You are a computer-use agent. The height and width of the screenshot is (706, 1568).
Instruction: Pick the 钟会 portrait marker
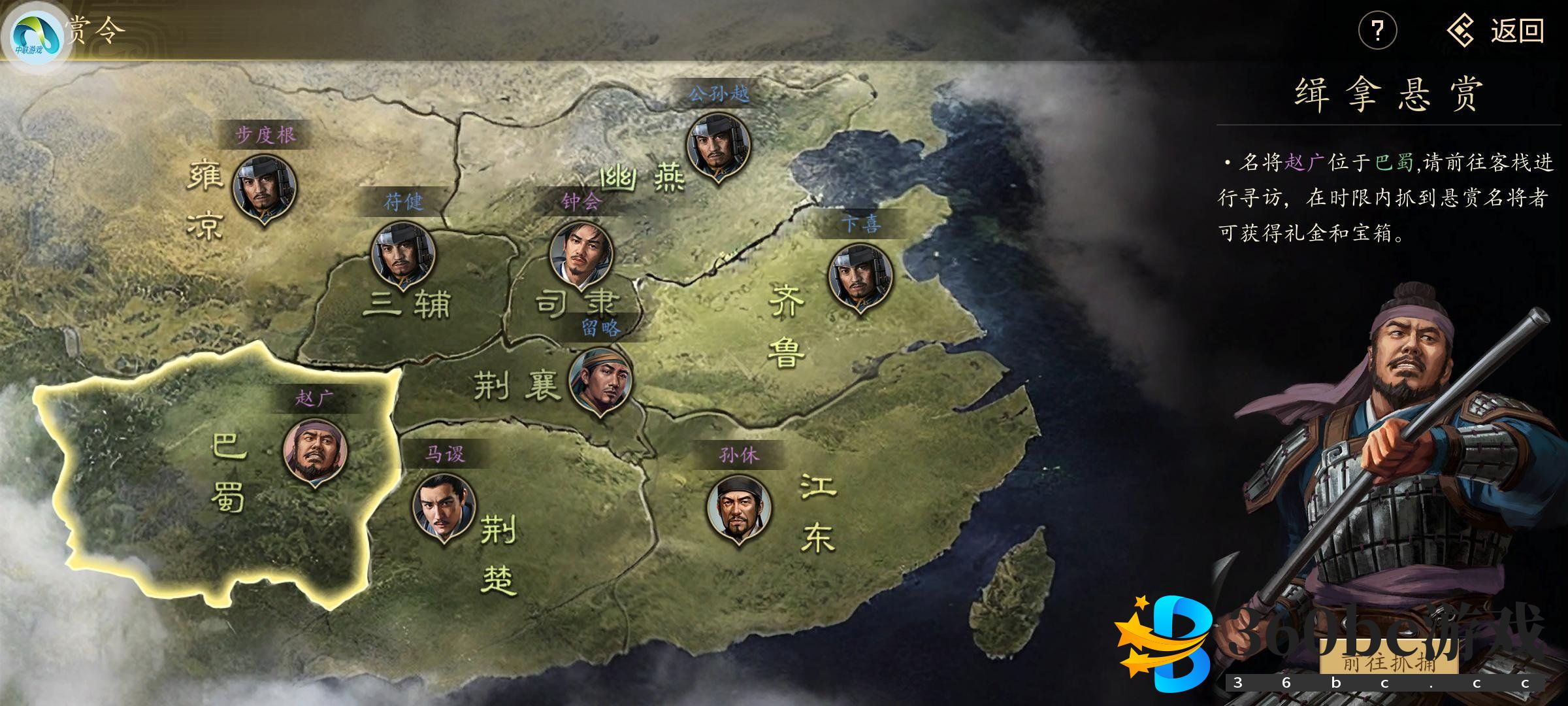581,254
